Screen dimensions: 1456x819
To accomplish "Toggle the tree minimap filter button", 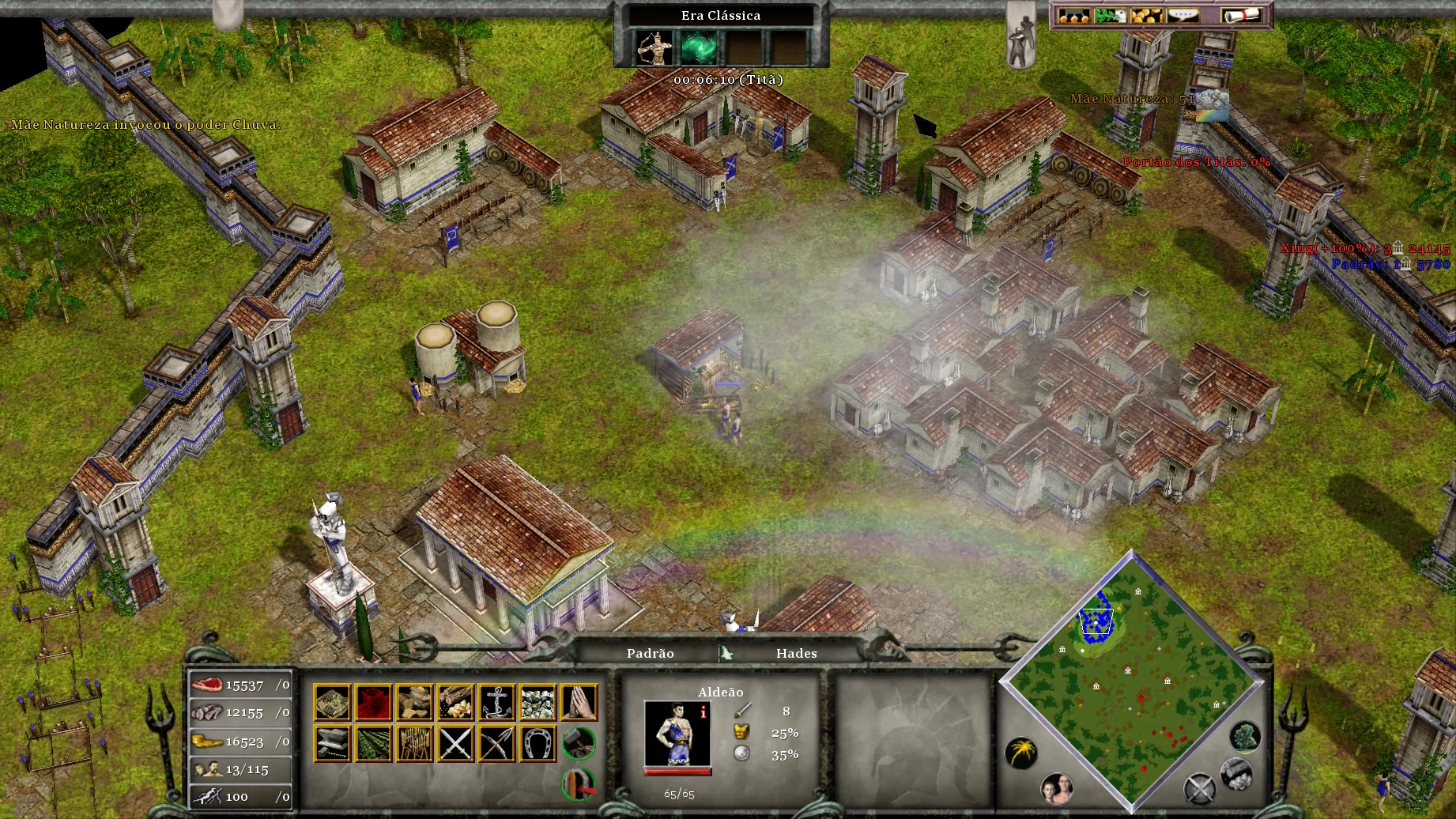I will coord(1245,737).
